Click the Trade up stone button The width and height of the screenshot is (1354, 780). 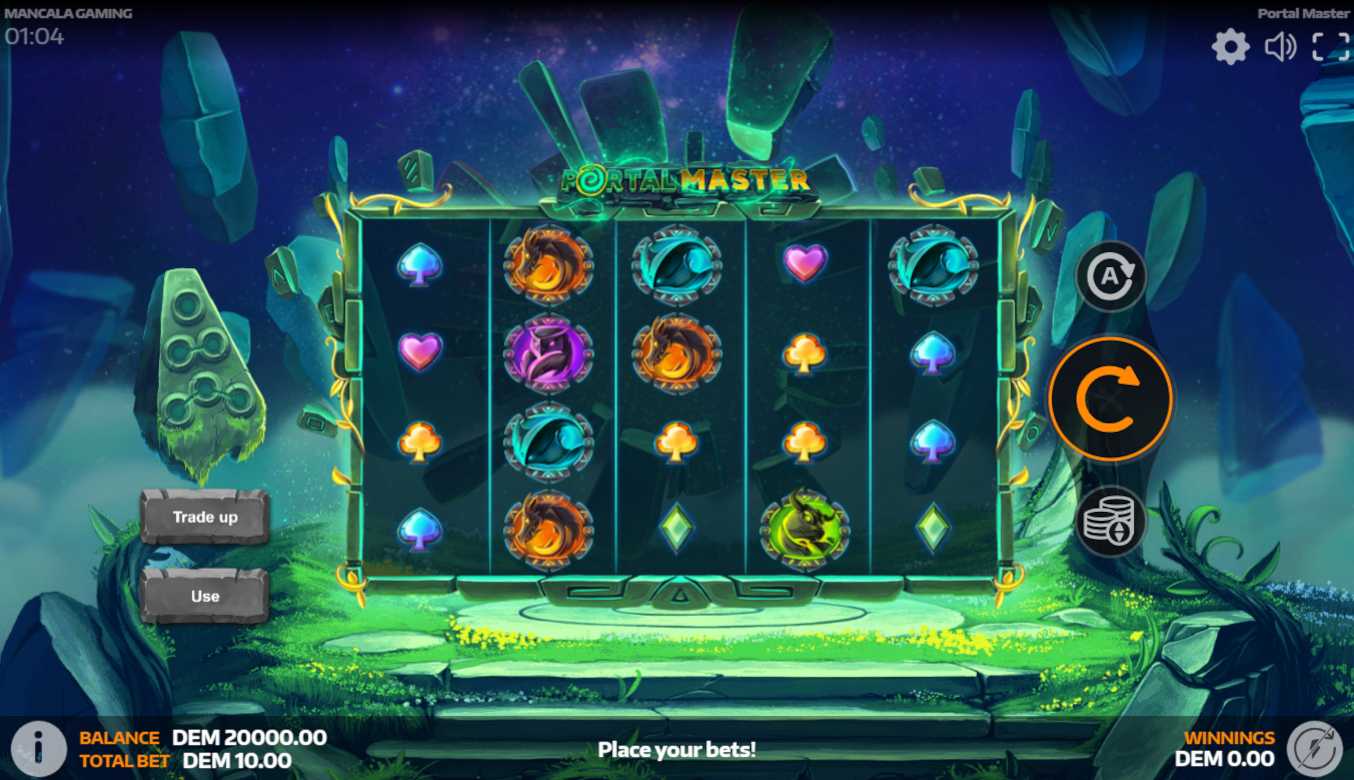tap(205, 517)
